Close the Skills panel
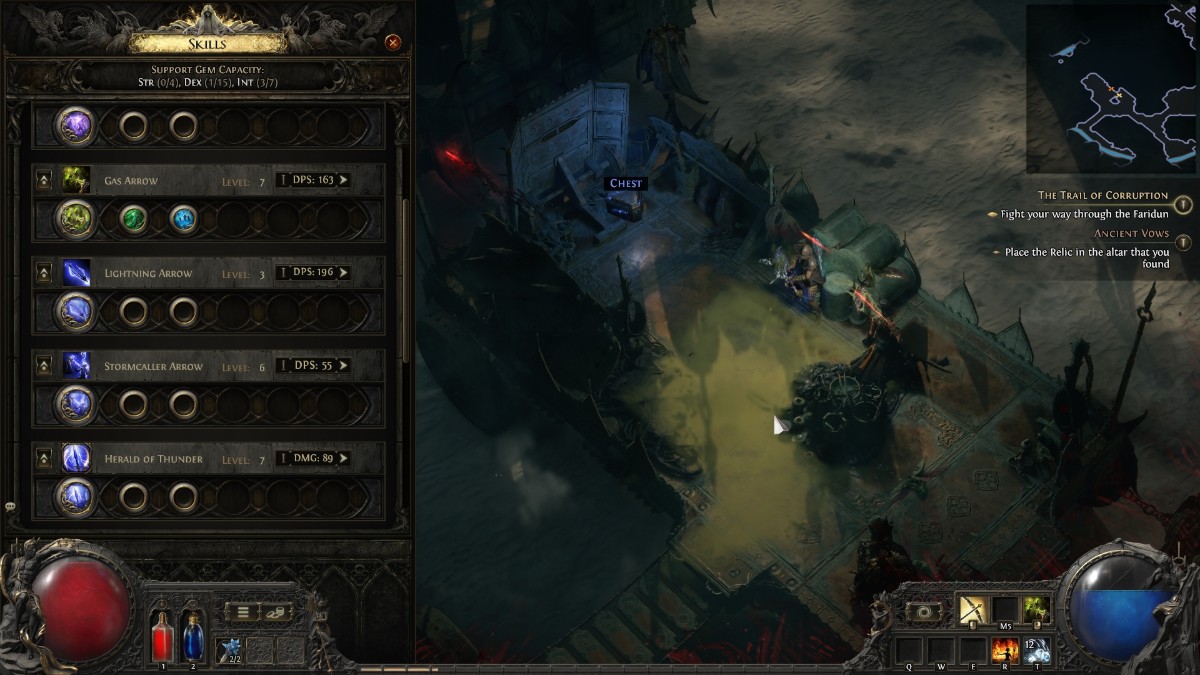Viewport: 1200px width, 675px height. 393,42
